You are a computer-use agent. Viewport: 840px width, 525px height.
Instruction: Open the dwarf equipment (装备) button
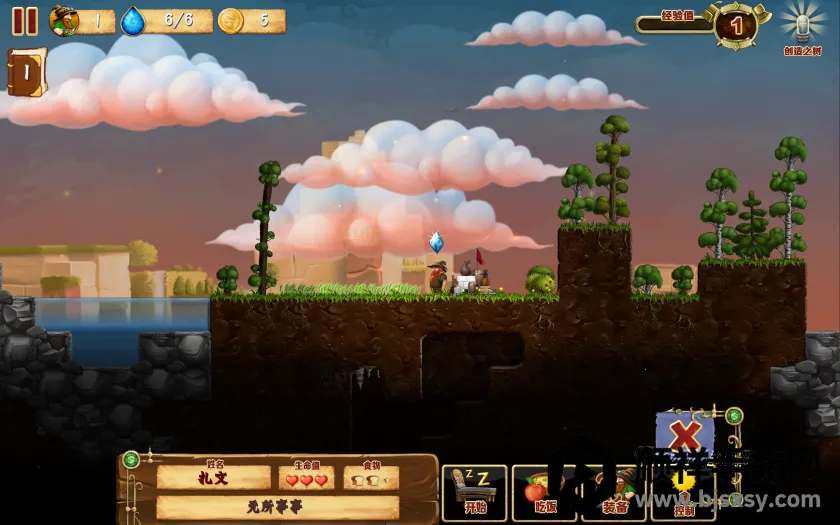pyautogui.click(x=613, y=492)
